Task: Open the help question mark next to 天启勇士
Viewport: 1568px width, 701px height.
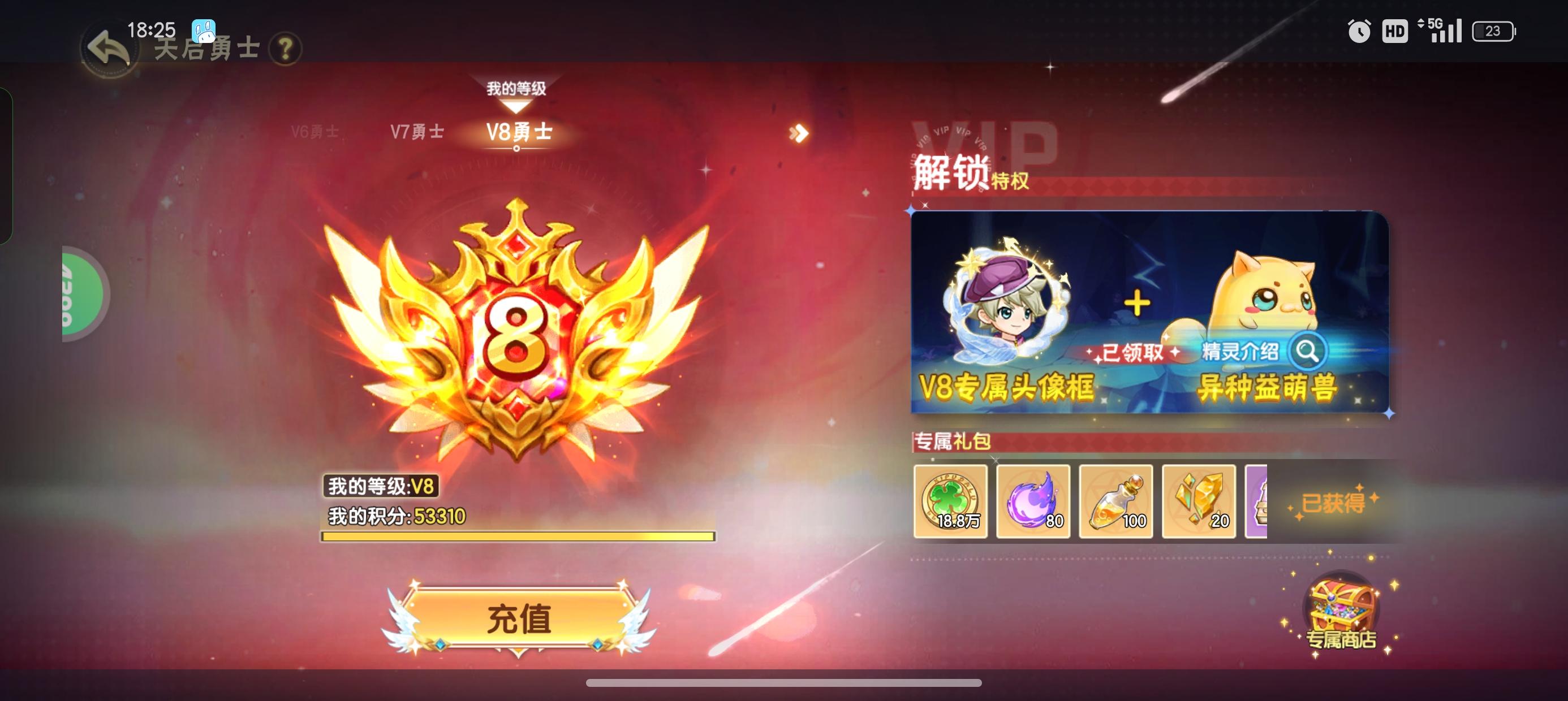Action: click(287, 49)
